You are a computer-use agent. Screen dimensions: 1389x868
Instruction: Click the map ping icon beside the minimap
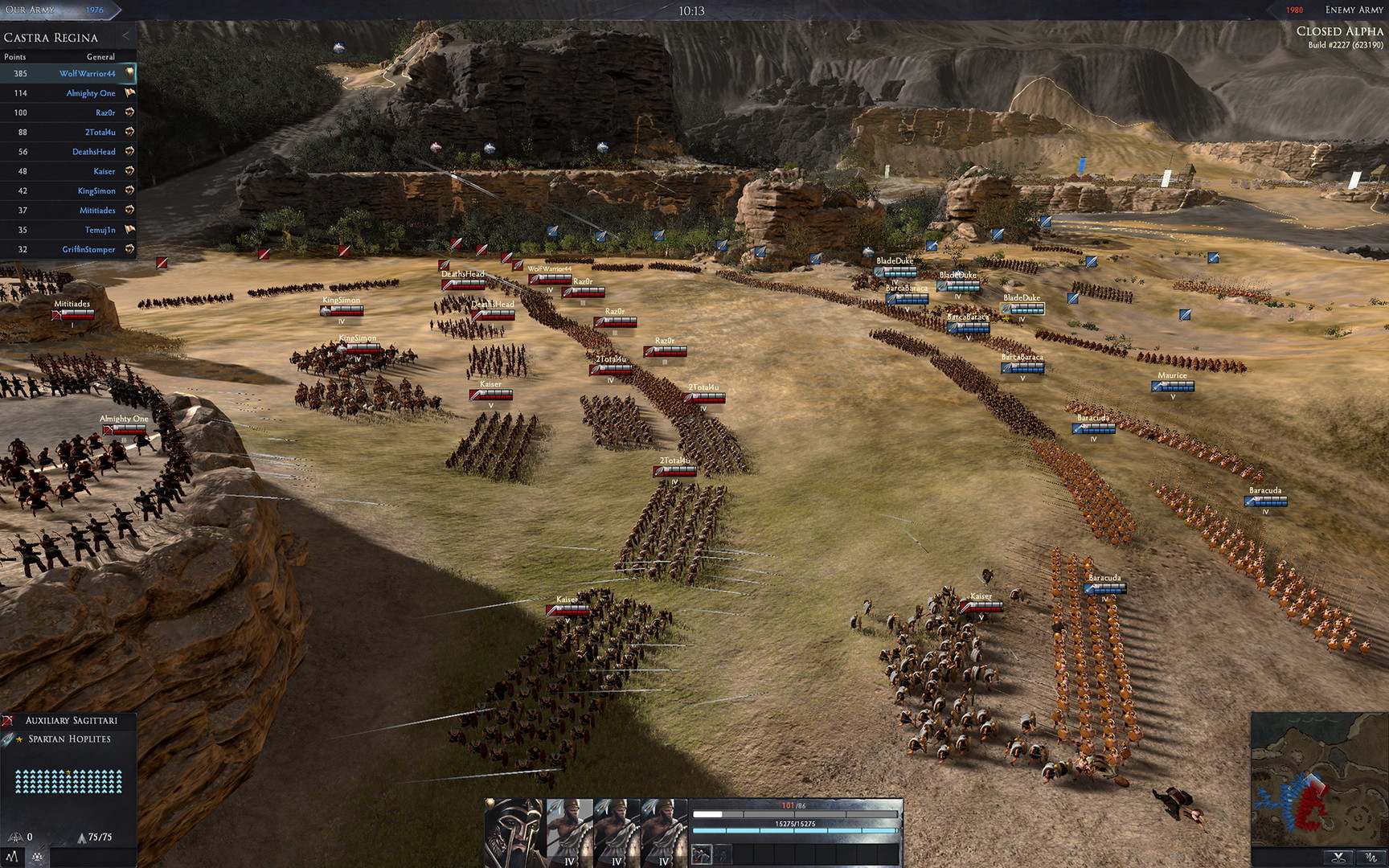pos(1338,857)
